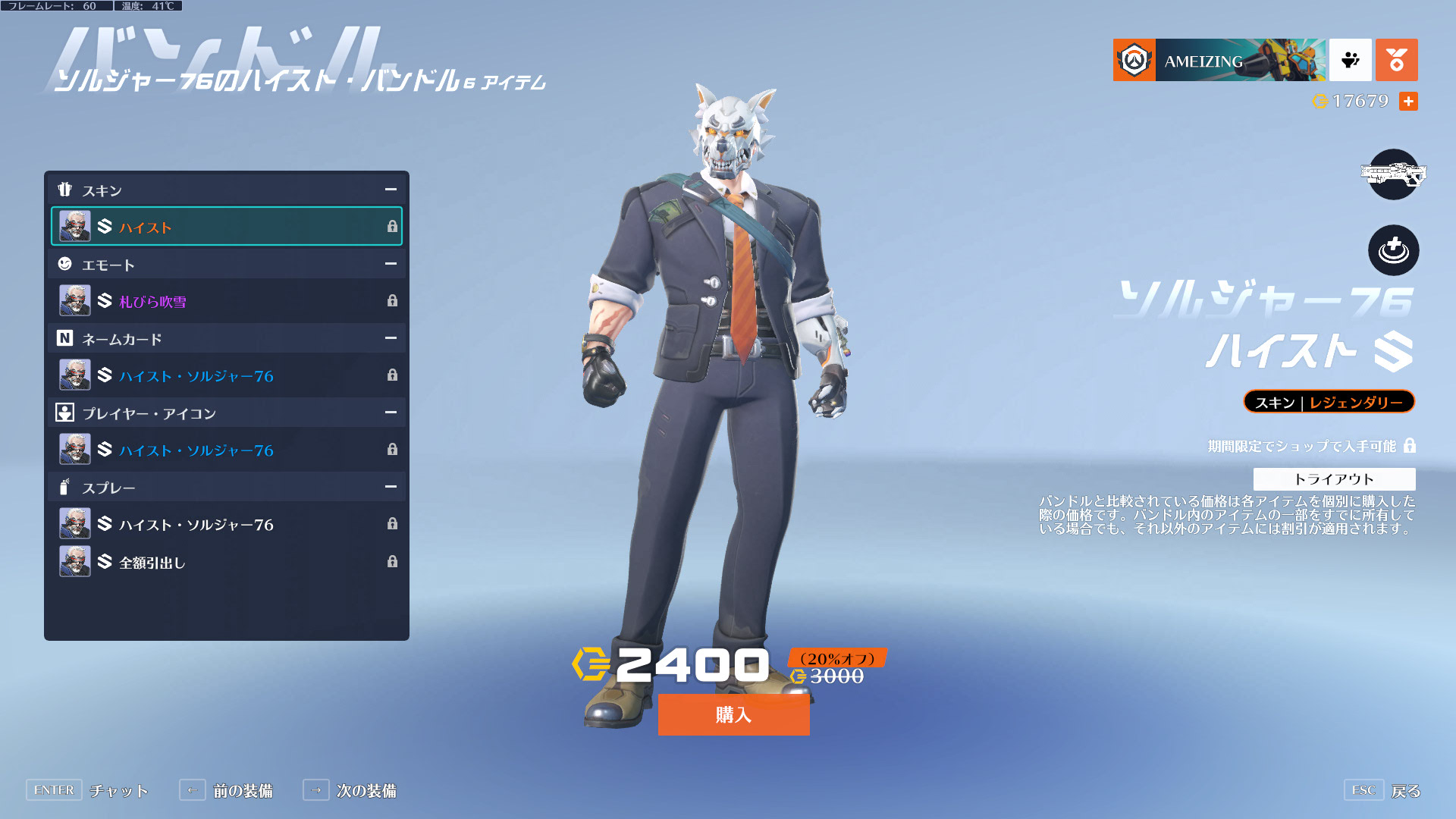Select the 札びら吹雪 emote entry

click(226, 301)
